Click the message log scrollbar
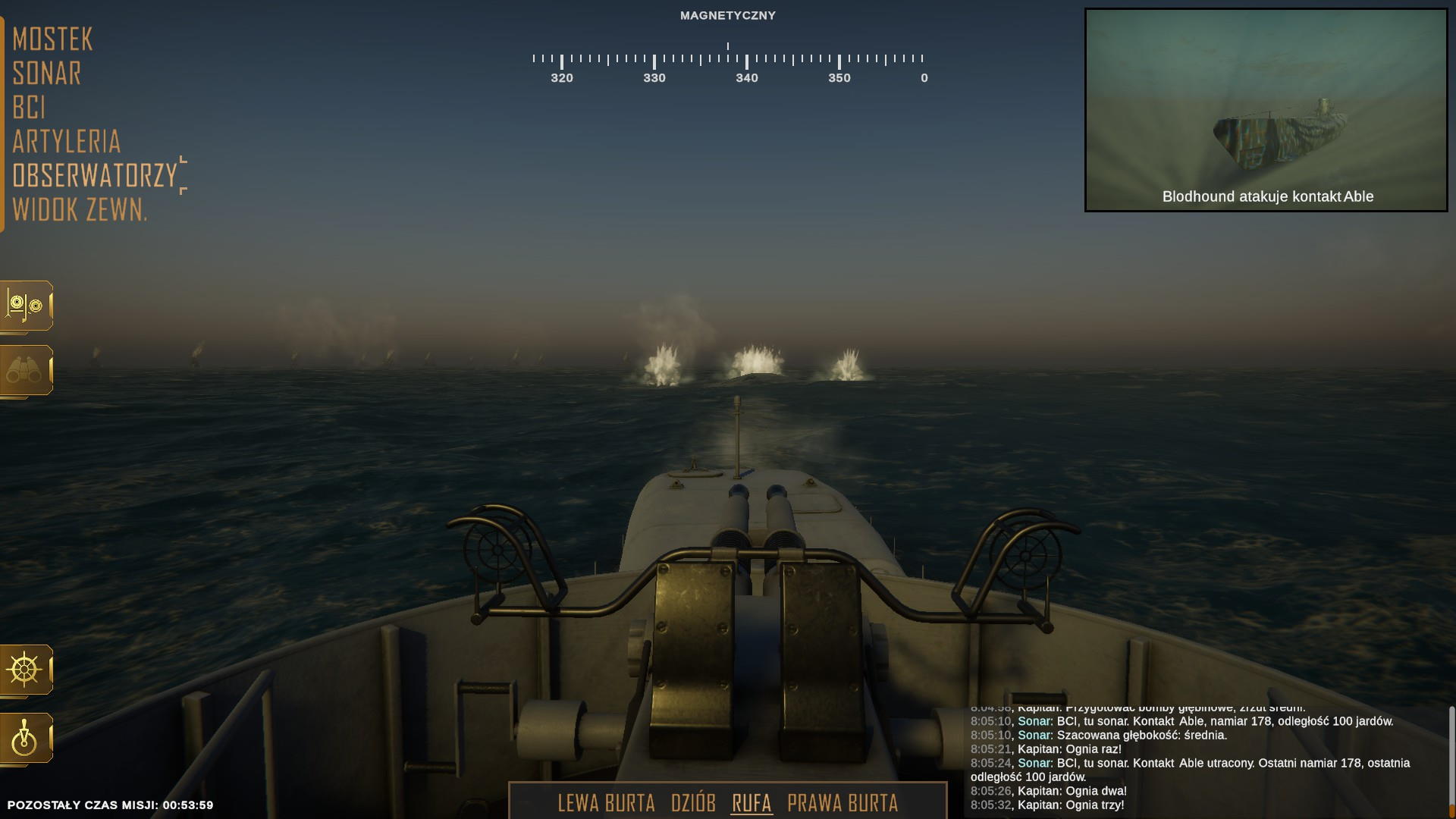 coord(1451,758)
